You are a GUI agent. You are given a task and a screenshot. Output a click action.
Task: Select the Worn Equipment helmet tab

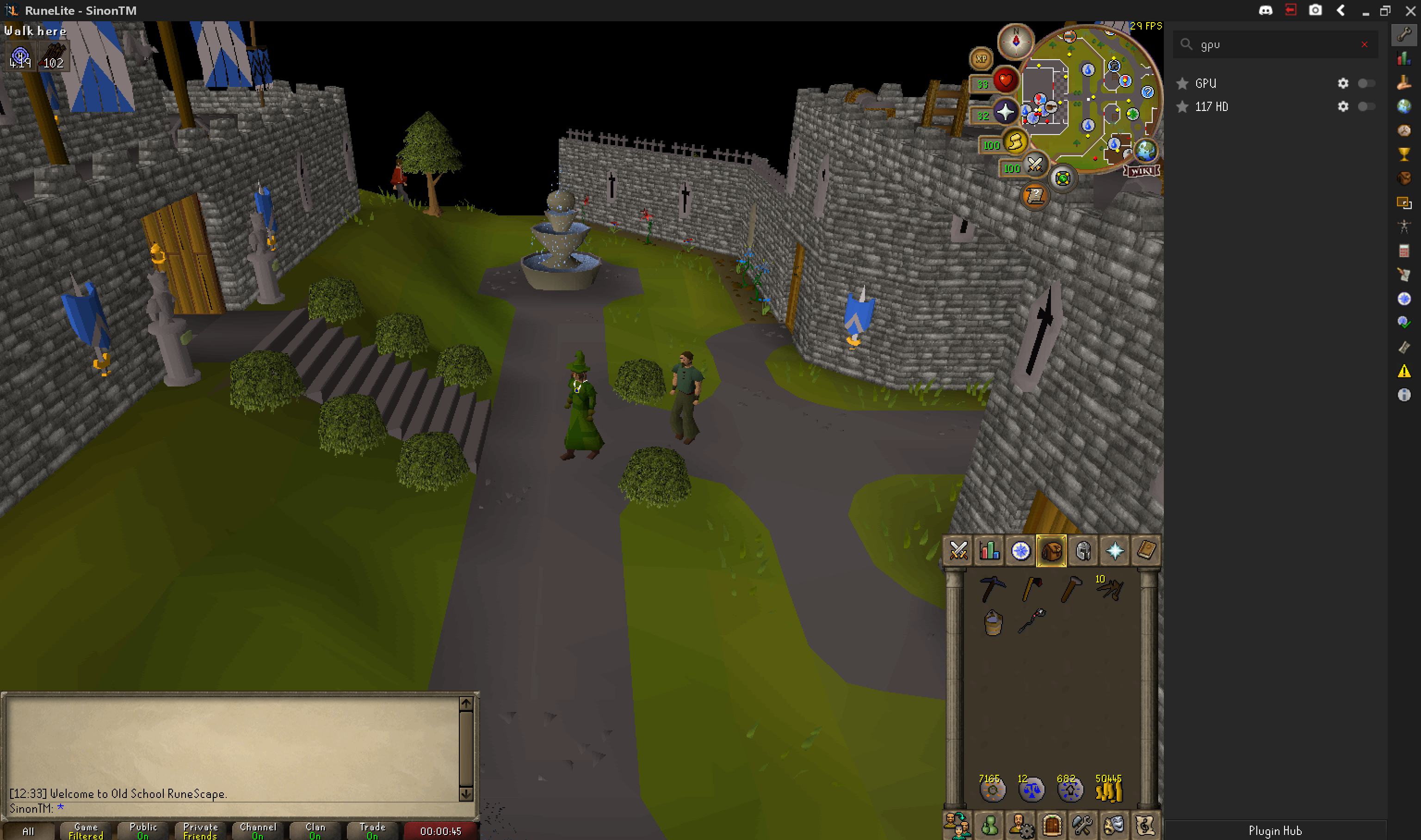pyautogui.click(x=1083, y=550)
